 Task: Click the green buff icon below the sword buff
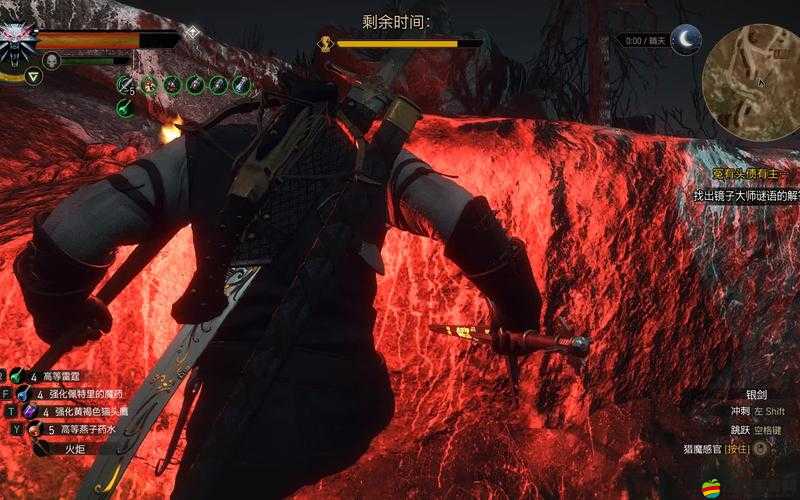point(125,108)
